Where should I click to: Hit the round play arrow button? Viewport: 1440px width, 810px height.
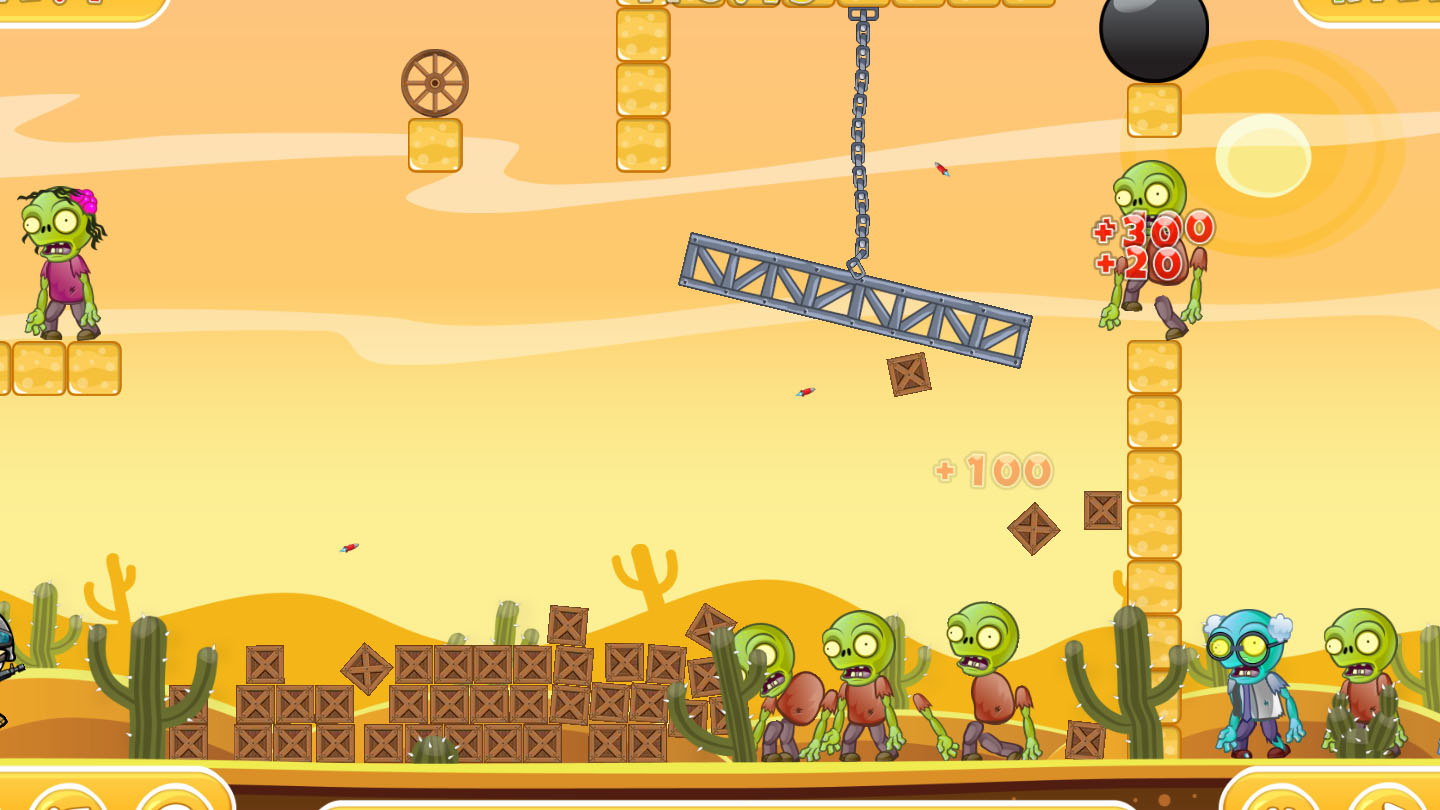click(x=1392, y=800)
